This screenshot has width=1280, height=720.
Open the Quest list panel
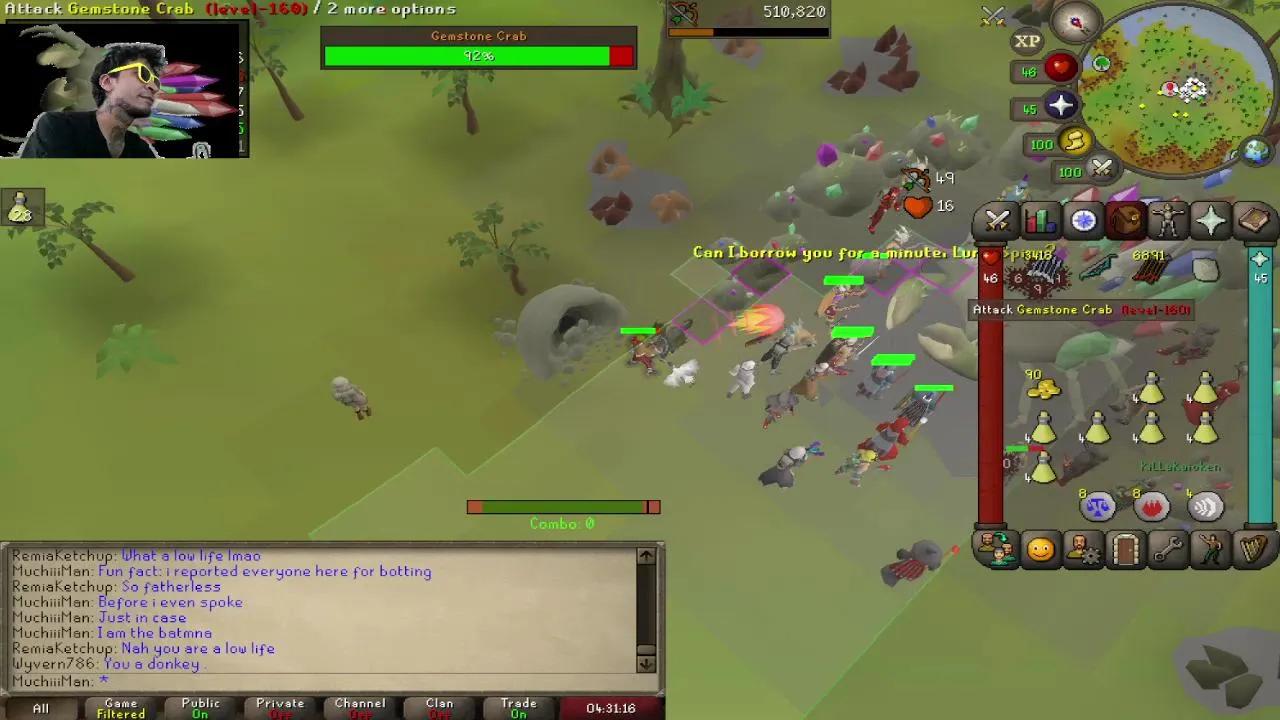coord(1083,220)
